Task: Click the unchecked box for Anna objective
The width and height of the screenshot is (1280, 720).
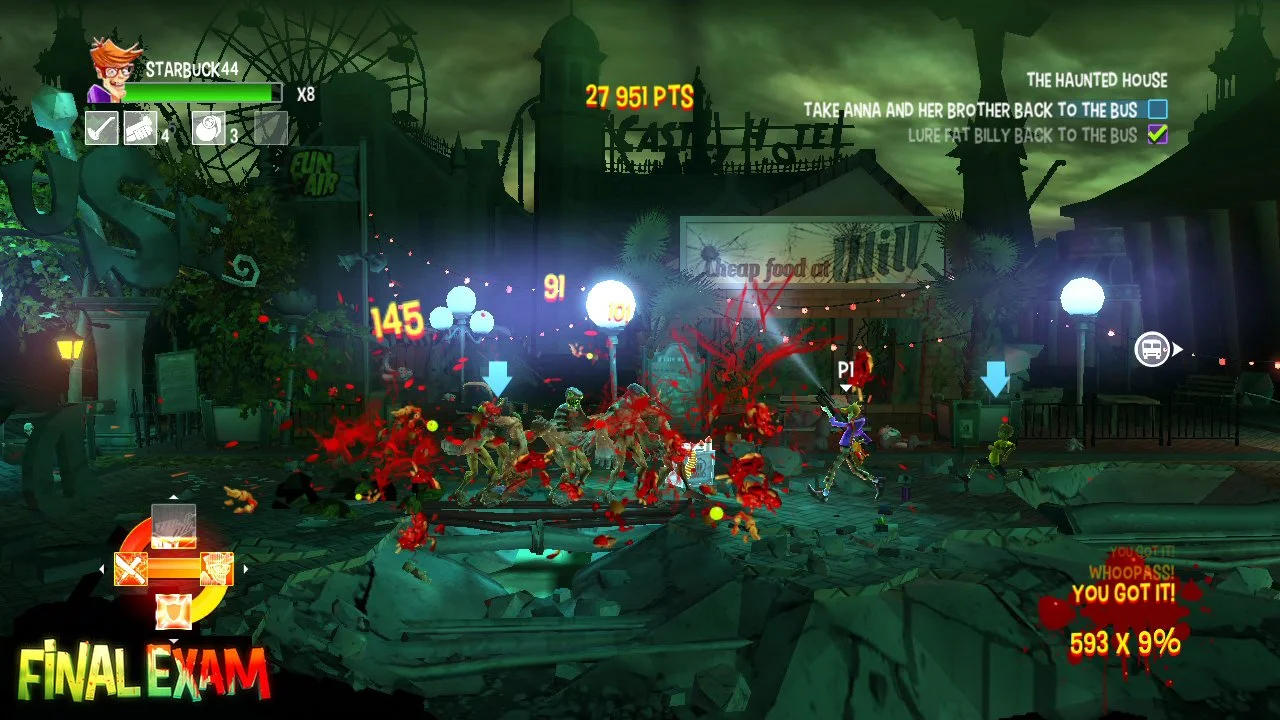Action: (x=1158, y=109)
